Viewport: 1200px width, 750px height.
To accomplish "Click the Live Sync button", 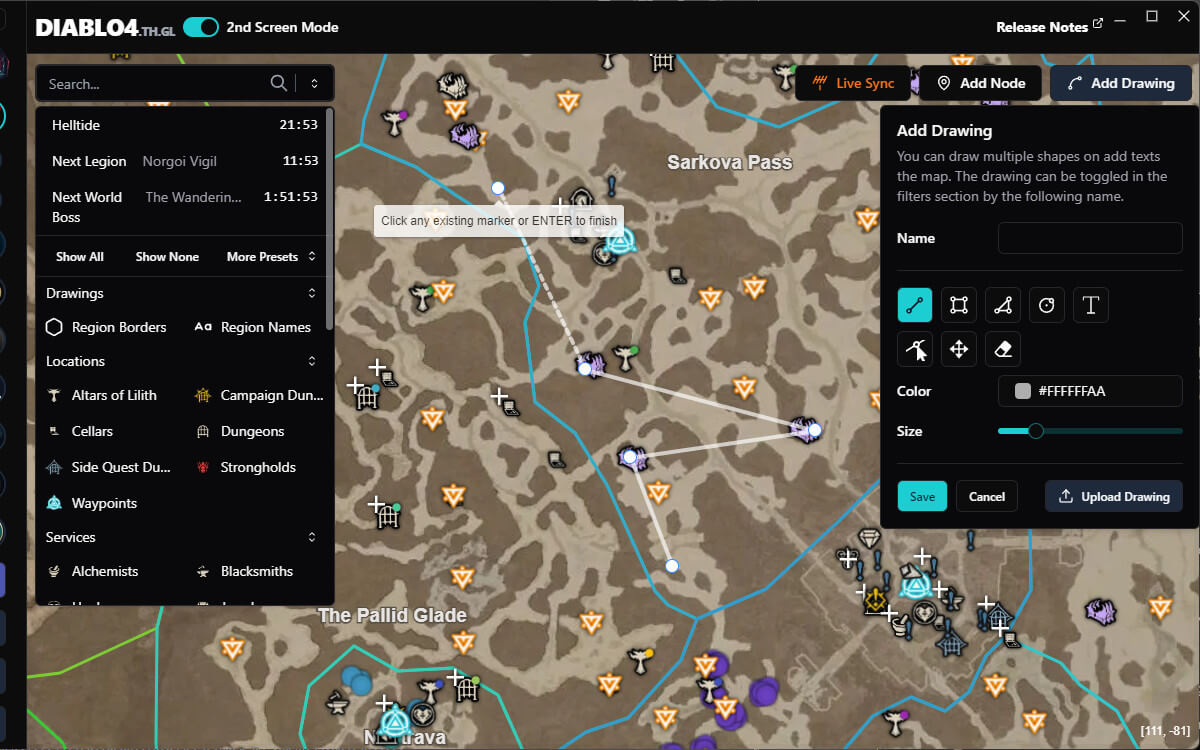I will (x=853, y=83).
